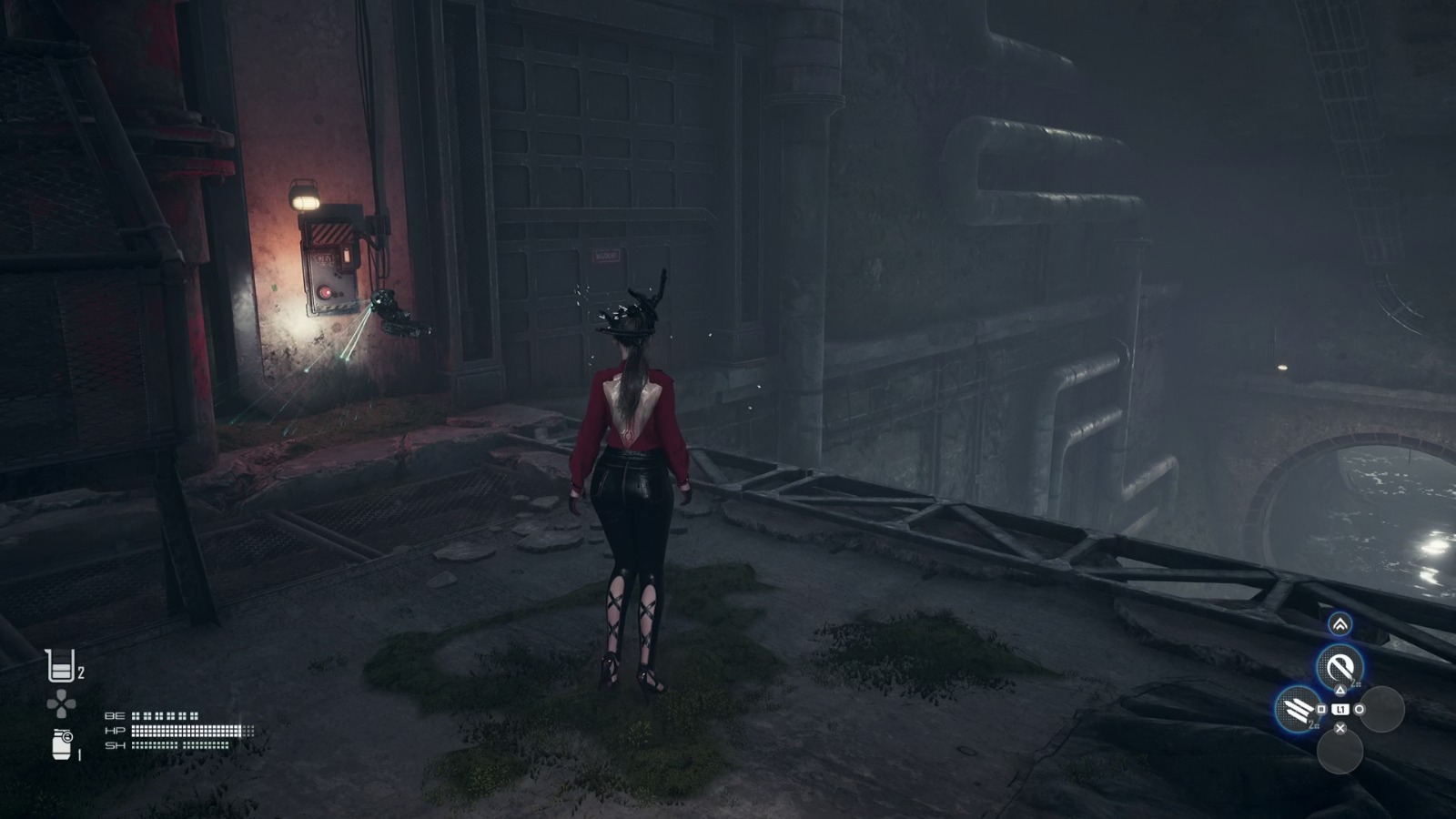Screen dimensions: 1456x819
Task: Activate the Triangle Beta skill icon
Action: (1340, 665)
